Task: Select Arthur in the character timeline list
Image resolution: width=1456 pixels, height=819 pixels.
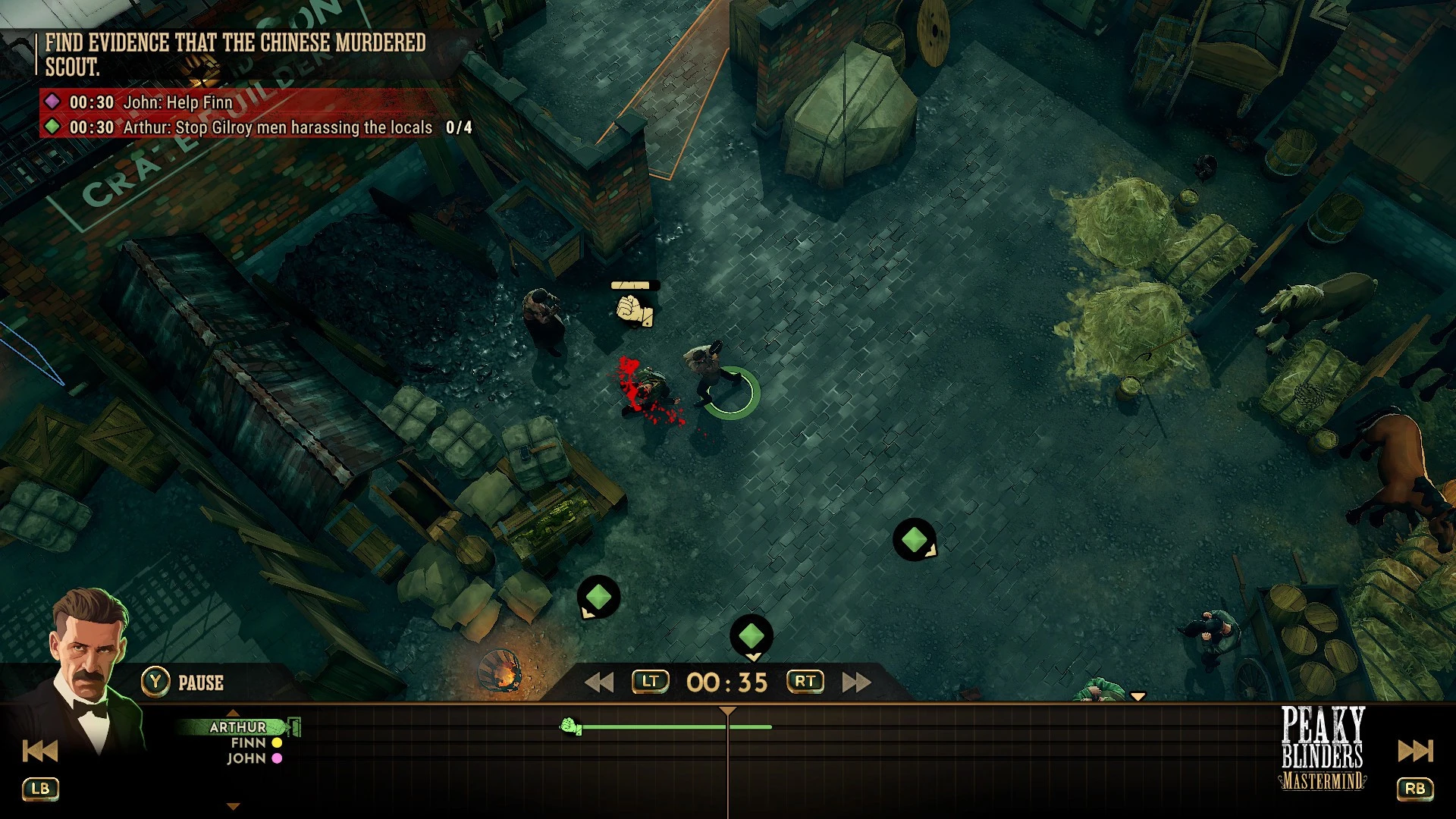Action: [x=238, y=726]
